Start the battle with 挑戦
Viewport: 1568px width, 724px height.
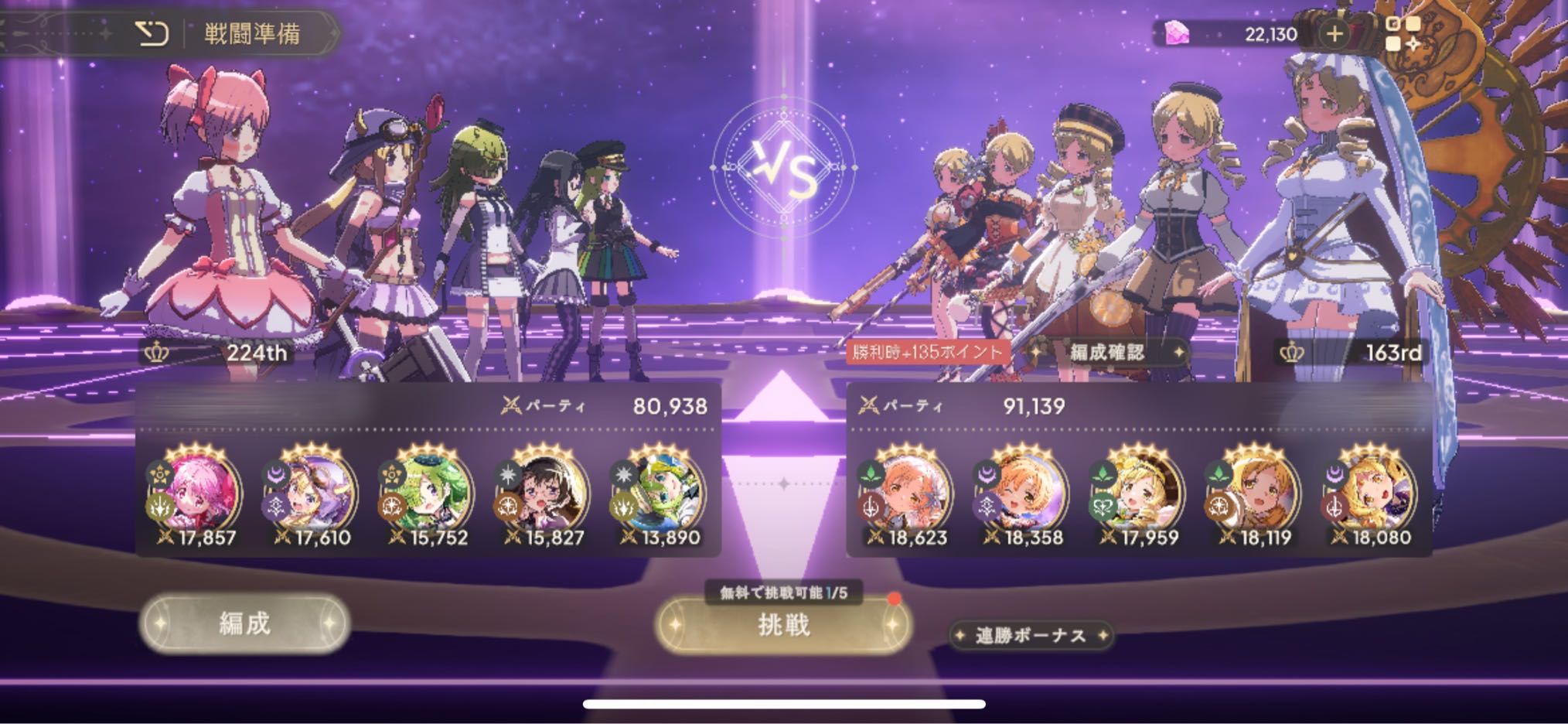[x=783, y=624]
